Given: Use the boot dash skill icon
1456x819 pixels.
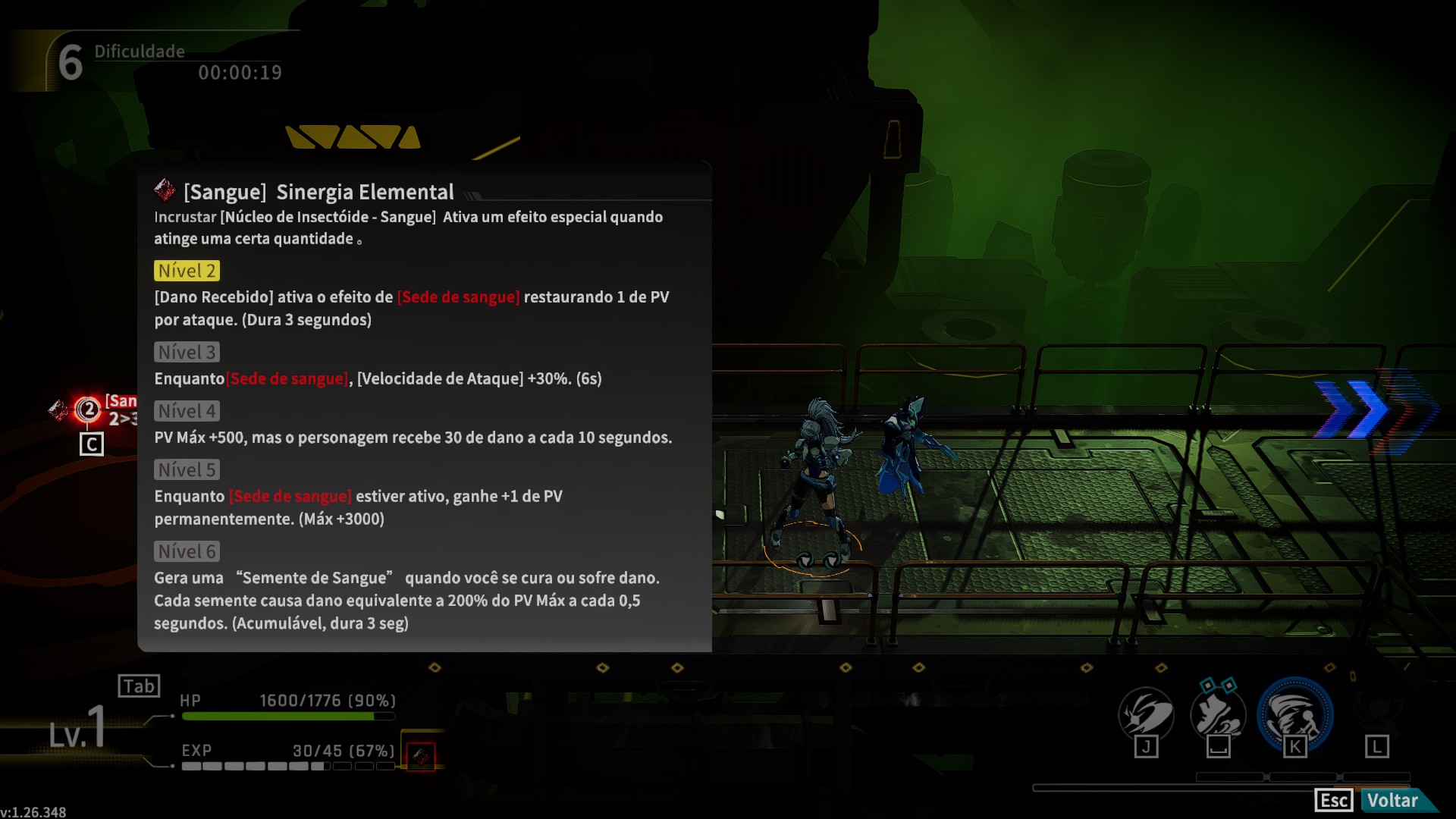Looking at the screenshot, I should click(x=1218, y=715).
